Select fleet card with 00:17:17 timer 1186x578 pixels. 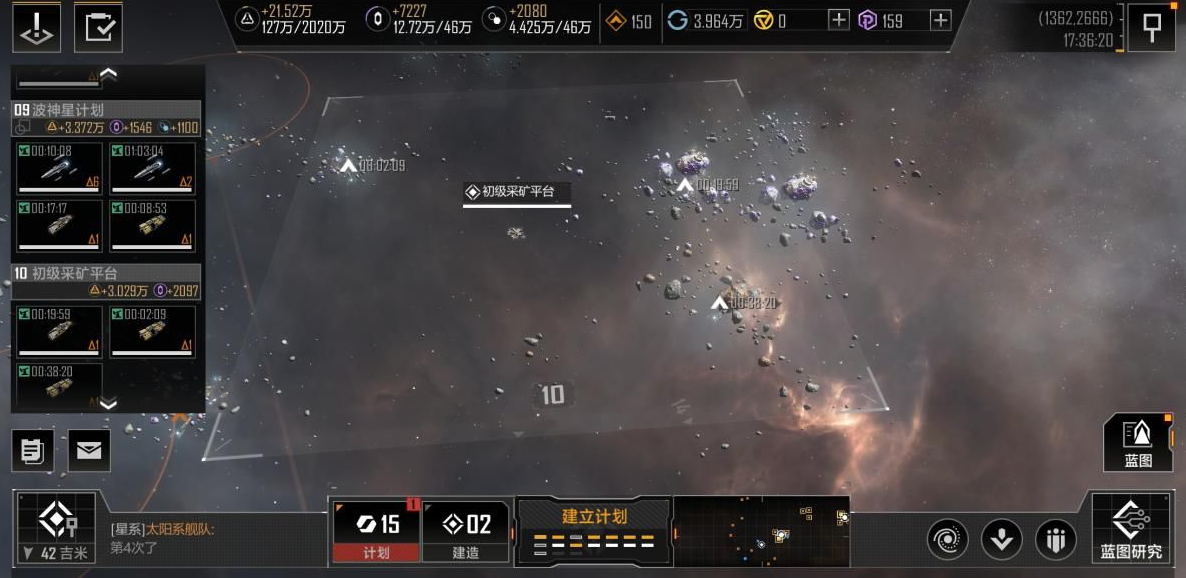click(59, 225)
